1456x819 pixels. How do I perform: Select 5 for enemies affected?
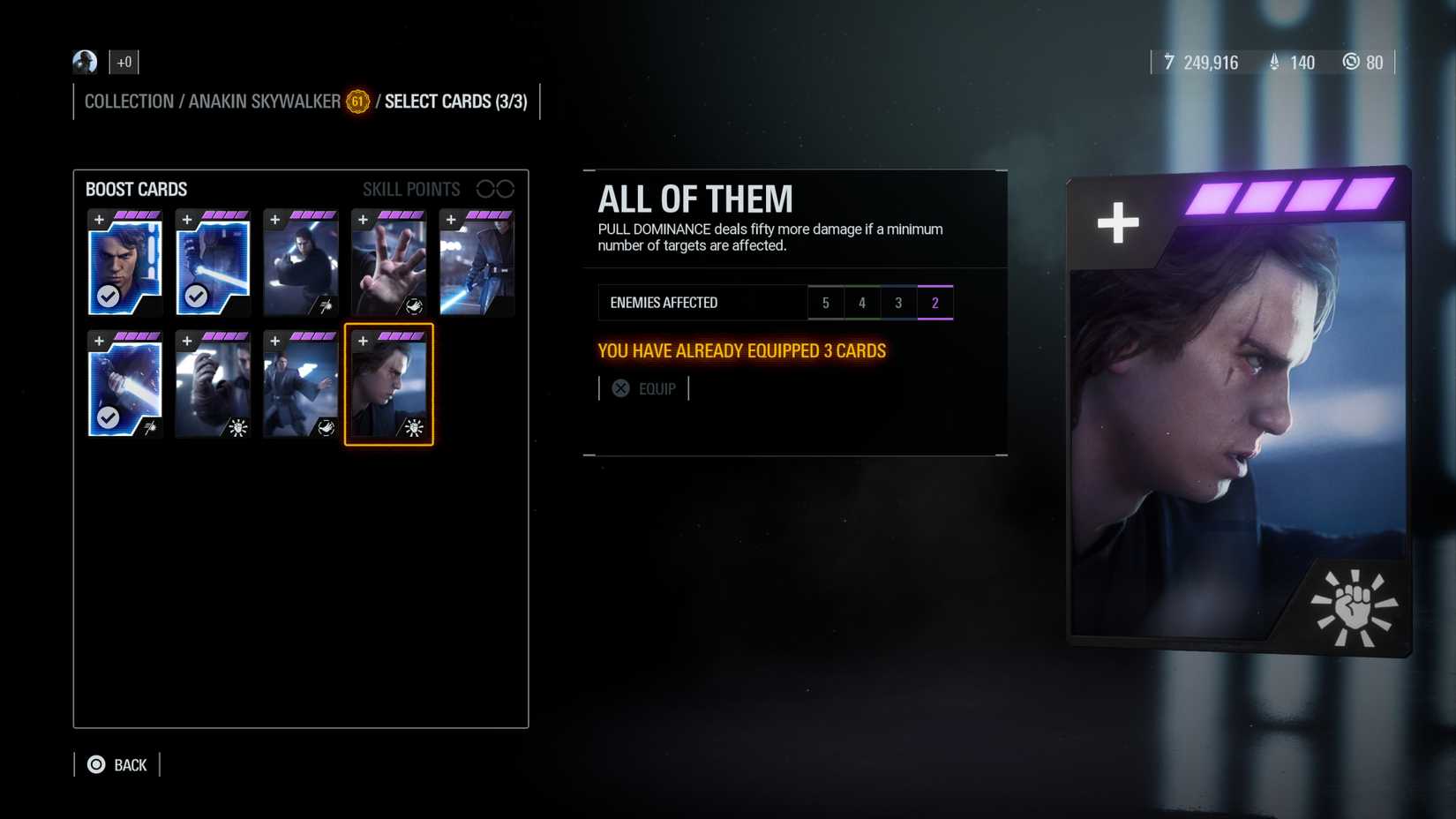coord(826,302)
